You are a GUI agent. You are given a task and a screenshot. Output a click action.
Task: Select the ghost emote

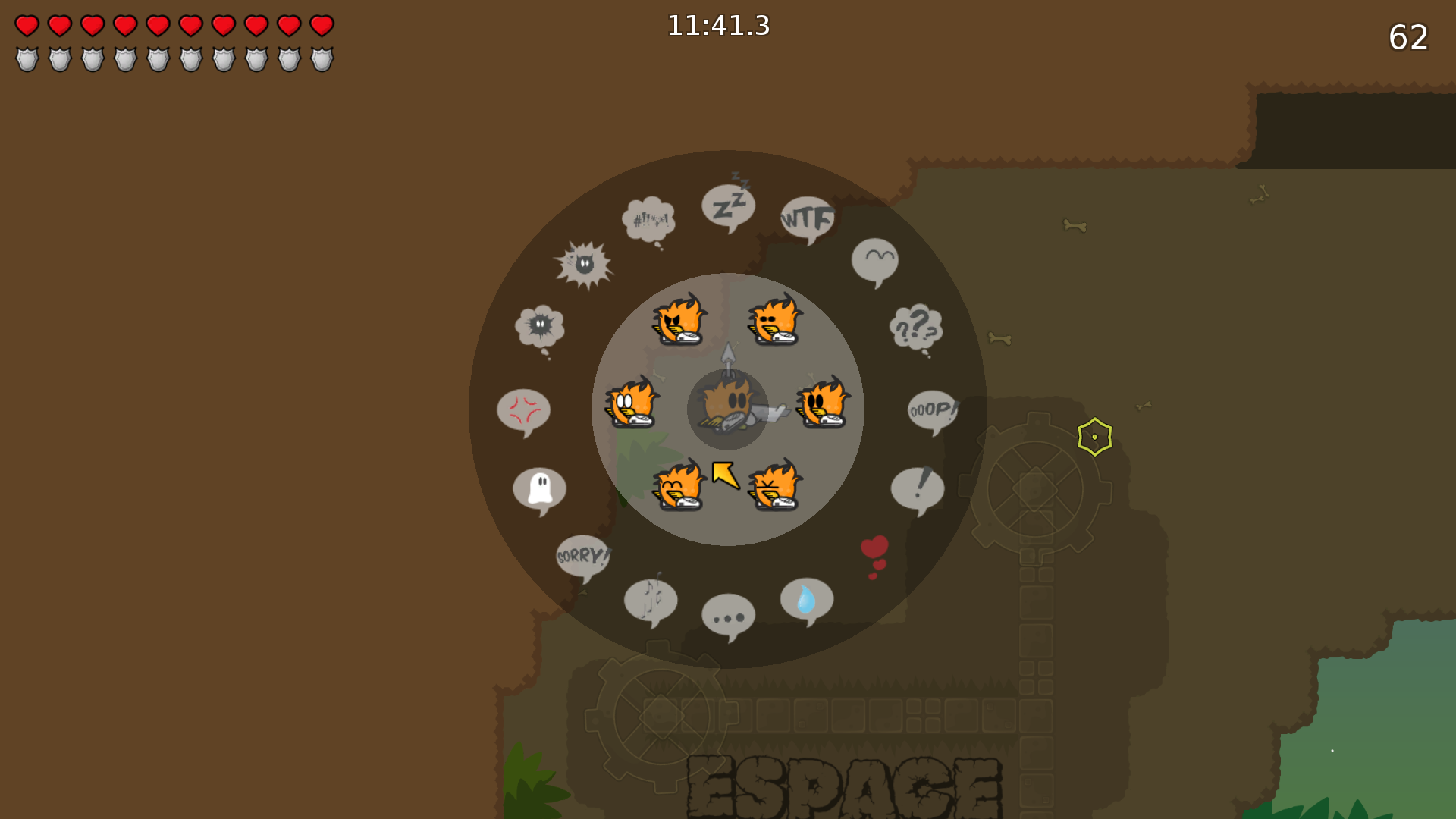point(540,489)
